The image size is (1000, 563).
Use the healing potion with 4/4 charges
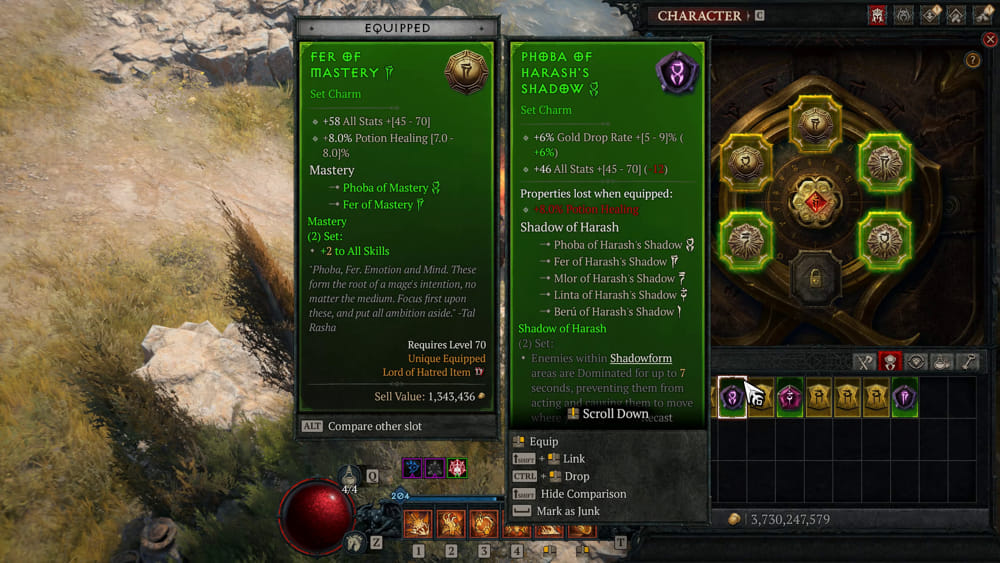[x=350, y=476]
